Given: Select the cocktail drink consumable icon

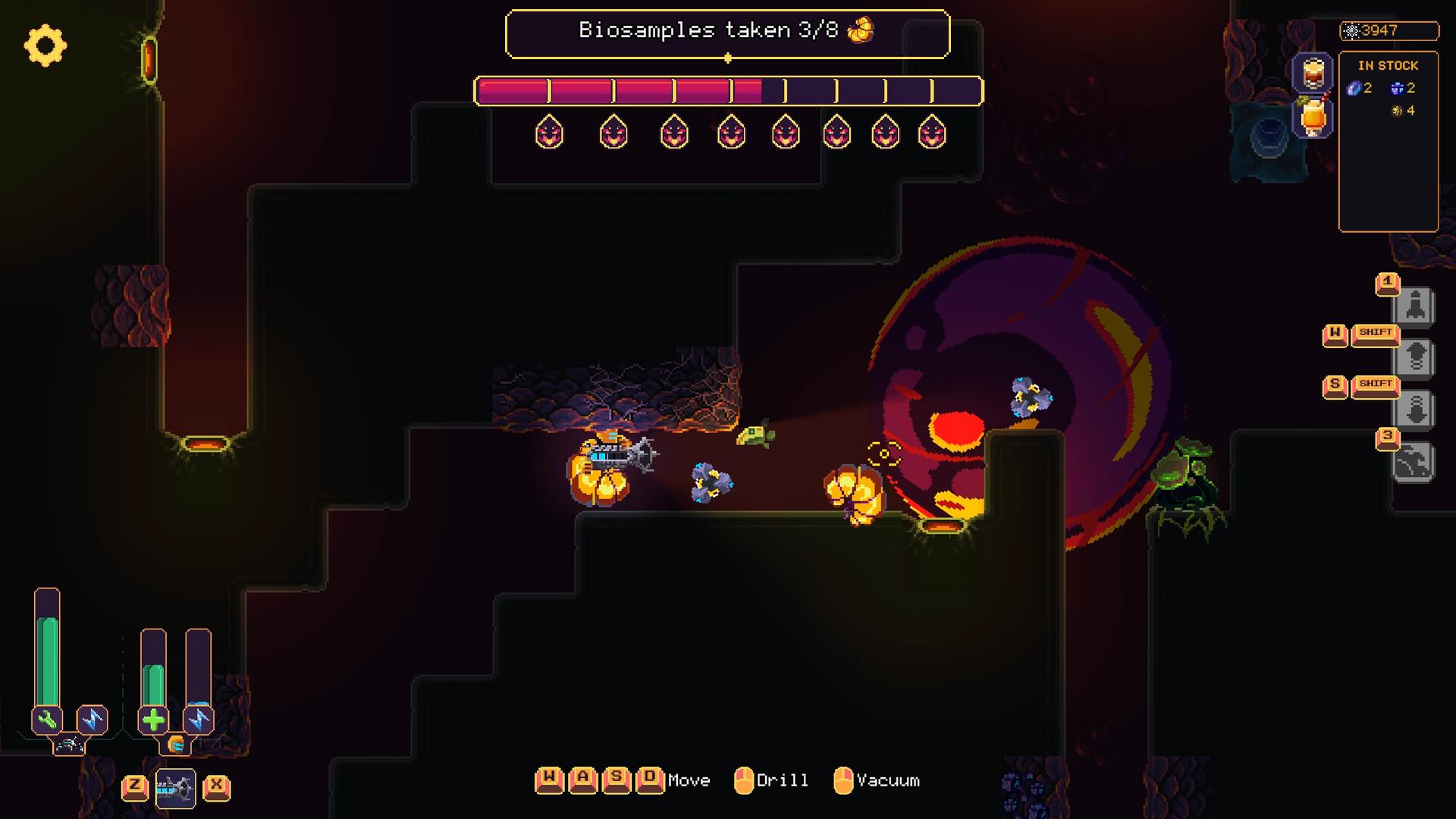Looking at the screenshot, I should [x=1313, y=114].
